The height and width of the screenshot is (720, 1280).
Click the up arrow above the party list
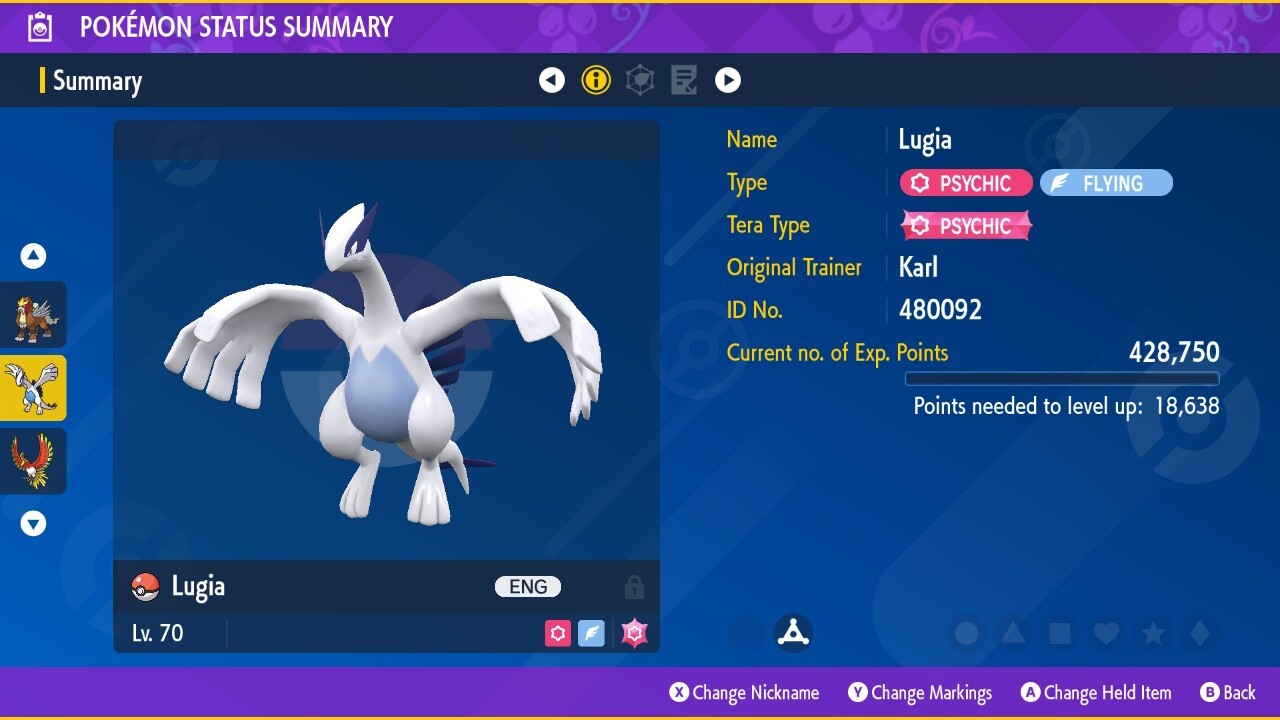33,256
